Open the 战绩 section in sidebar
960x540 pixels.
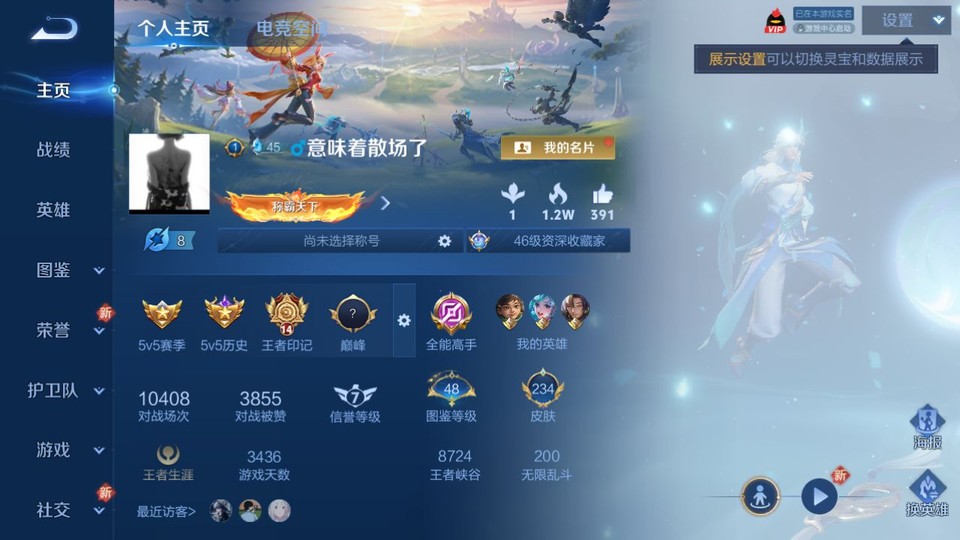tap(53, 150)
